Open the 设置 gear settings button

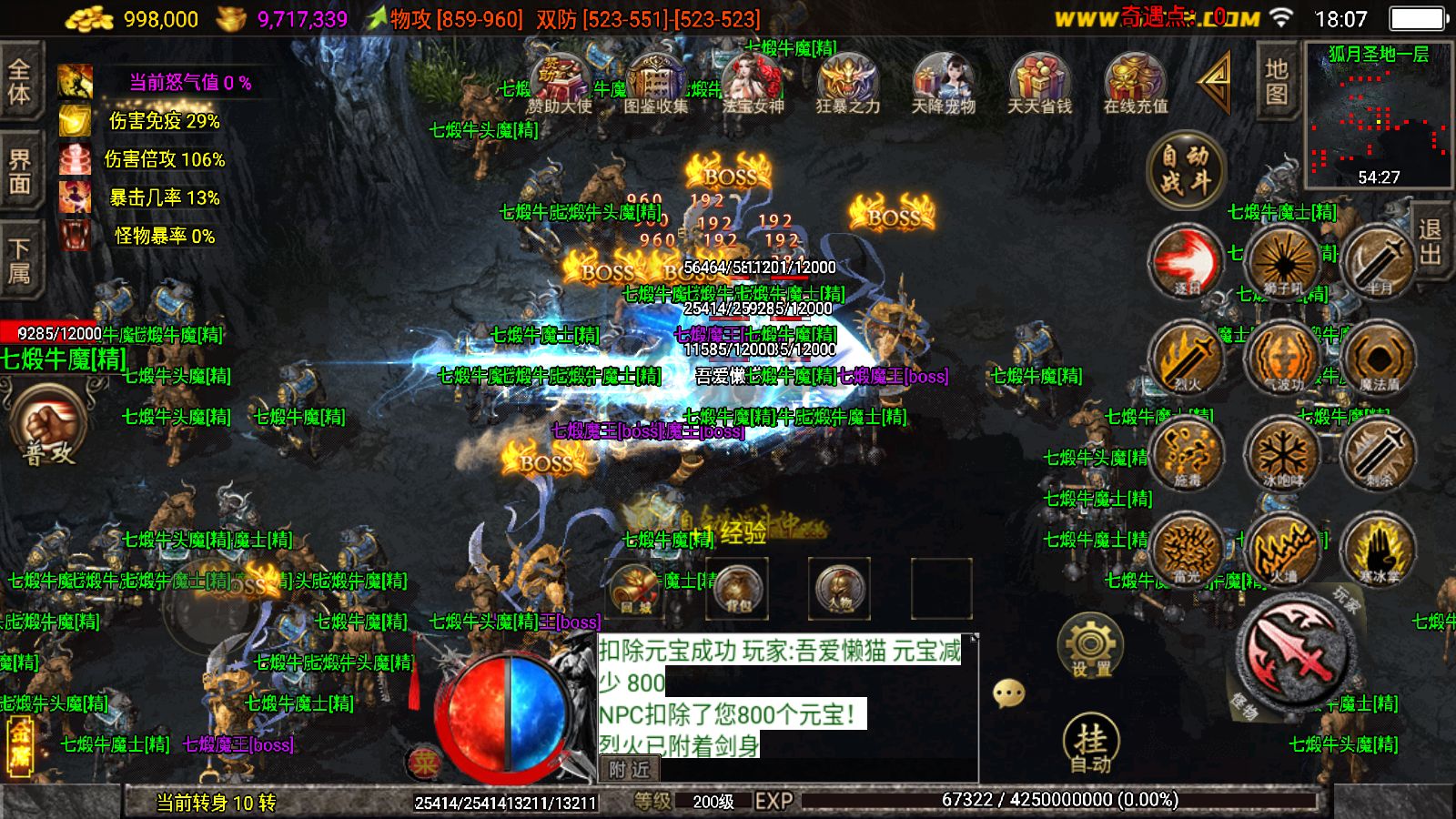pos(1090,644)
